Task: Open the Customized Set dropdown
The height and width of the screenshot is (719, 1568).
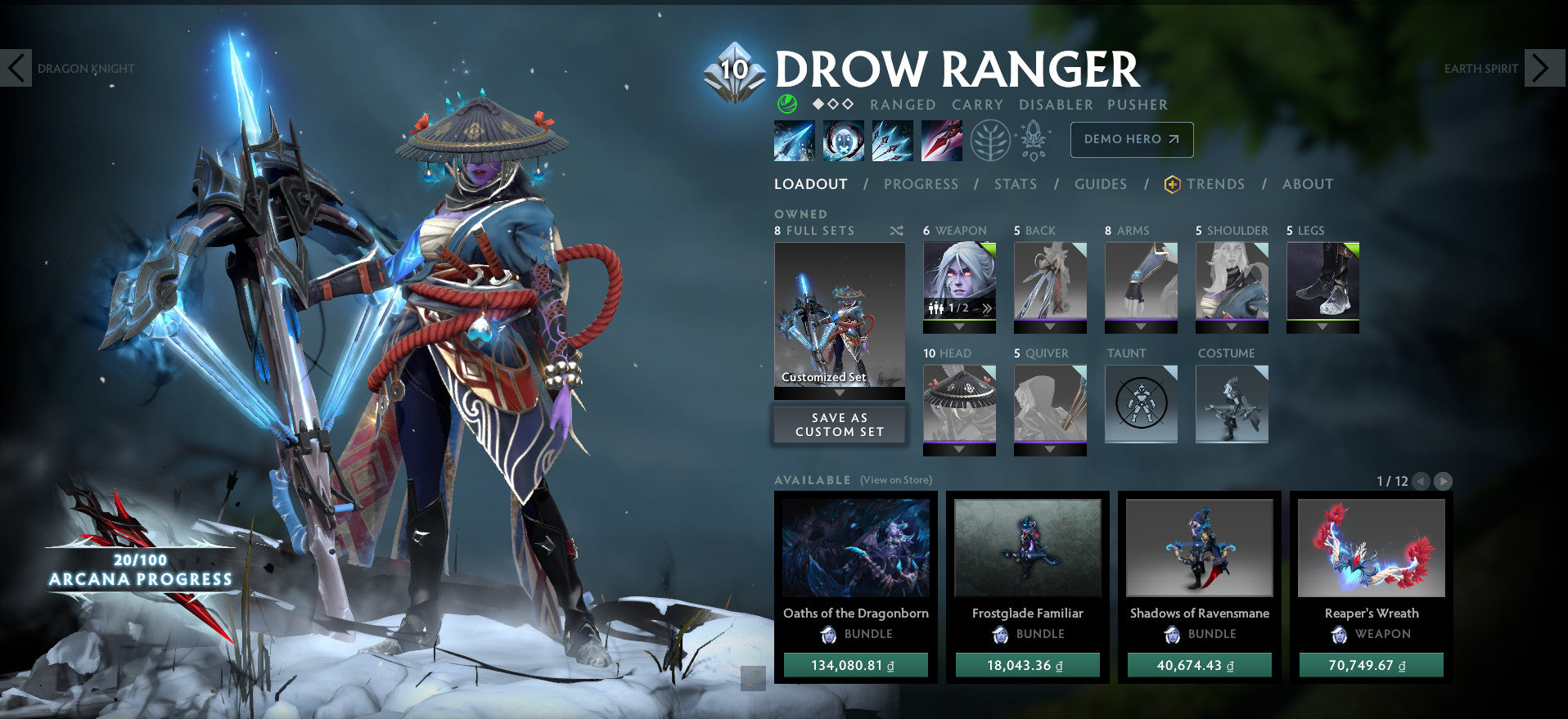Action: point(839,391)
